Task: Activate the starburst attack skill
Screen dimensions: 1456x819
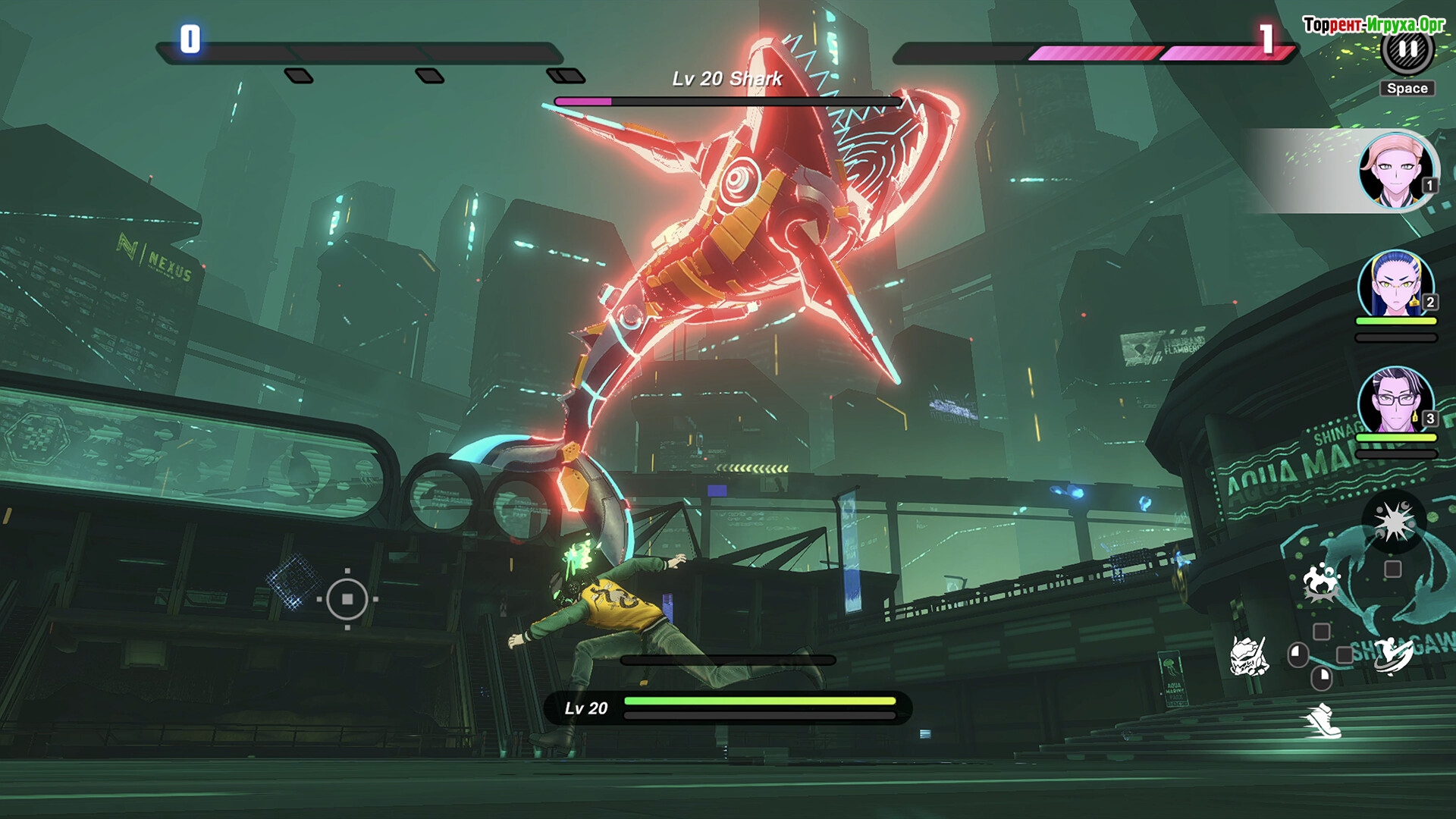Action: tap(1393, 521)
